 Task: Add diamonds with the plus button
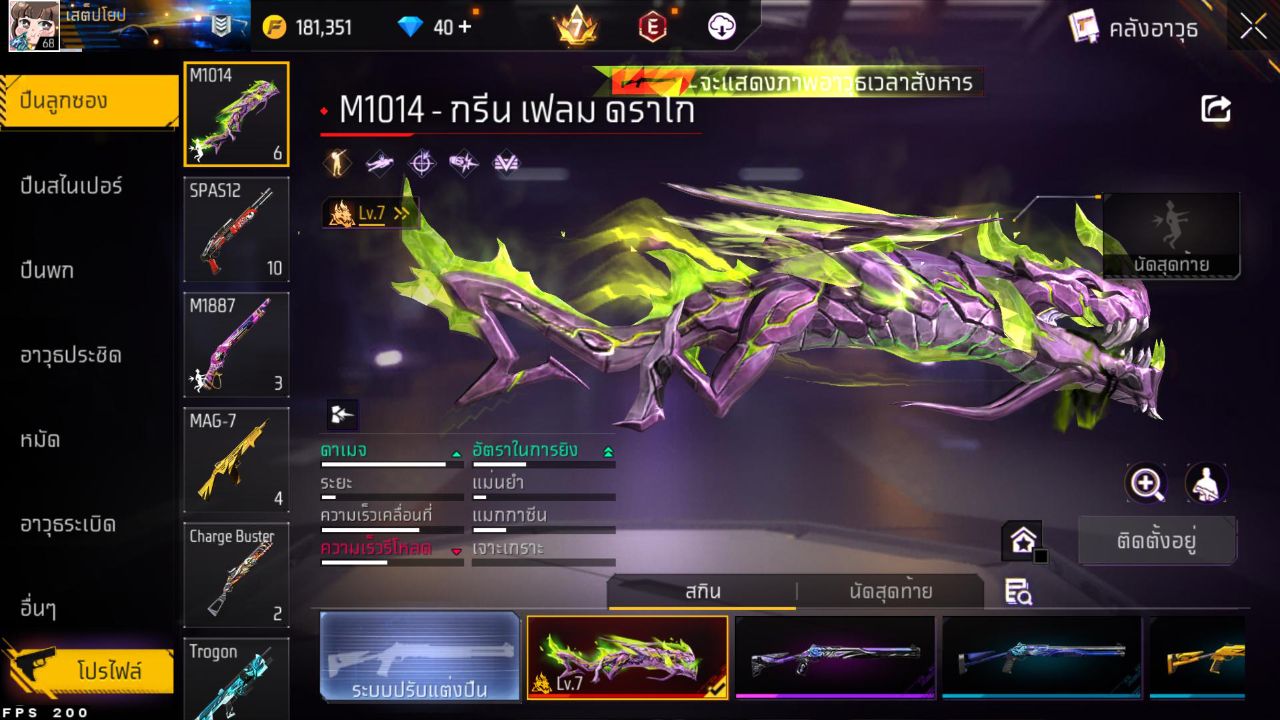point(465,27)
